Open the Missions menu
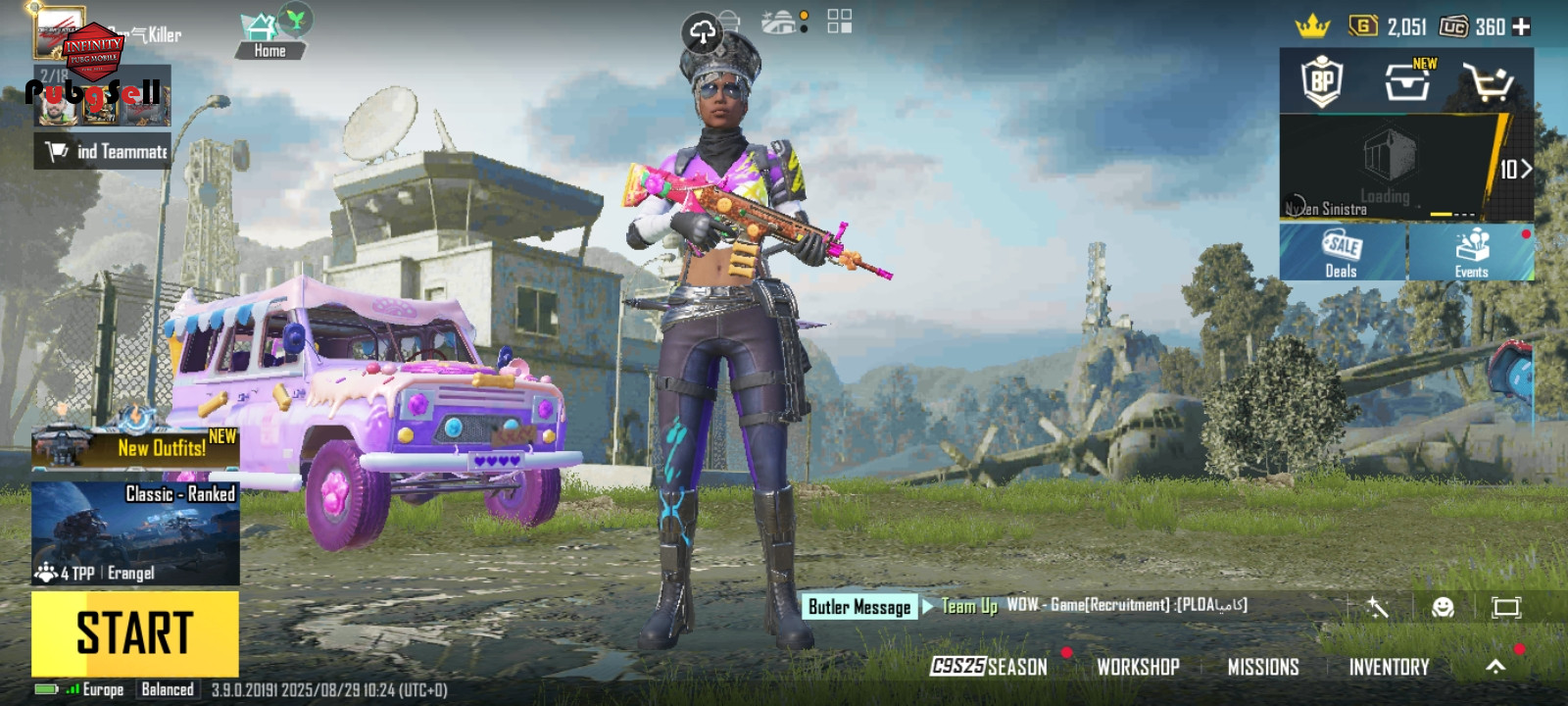 1262,667
